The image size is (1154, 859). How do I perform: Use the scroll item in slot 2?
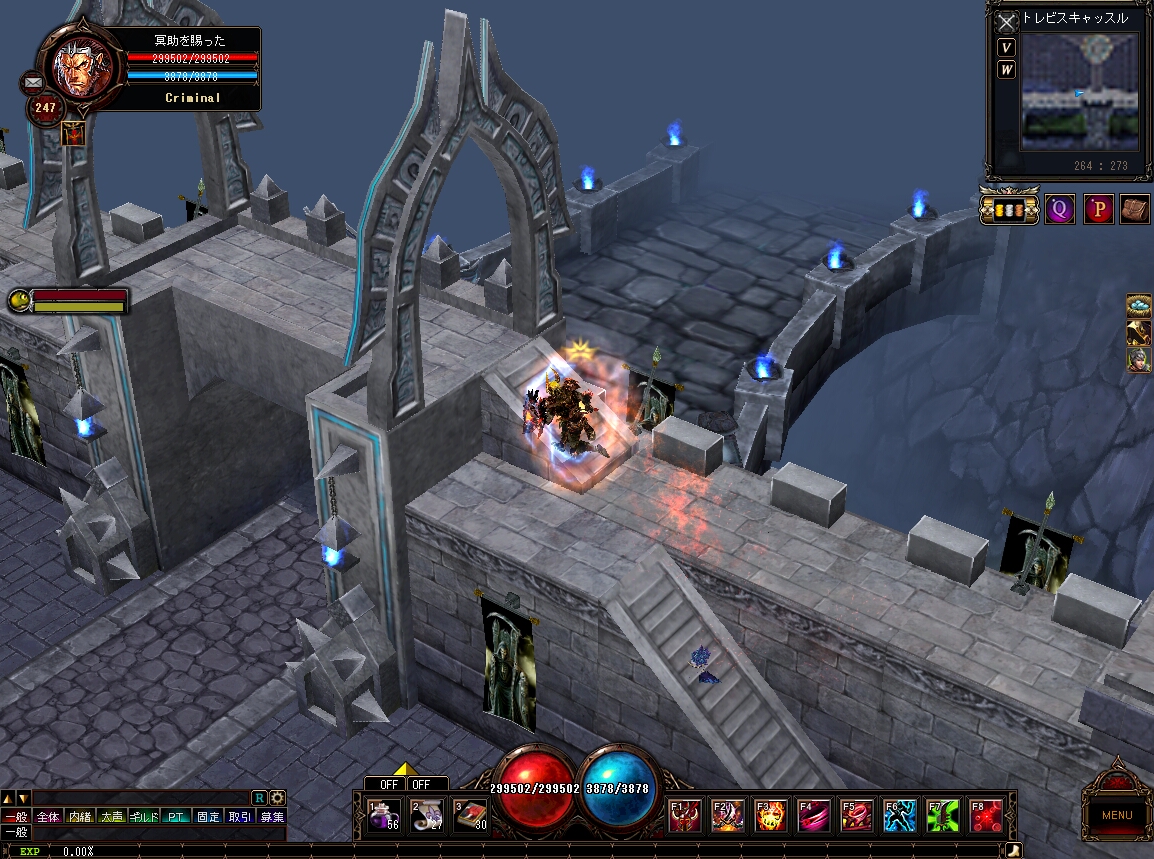point(427,815)
